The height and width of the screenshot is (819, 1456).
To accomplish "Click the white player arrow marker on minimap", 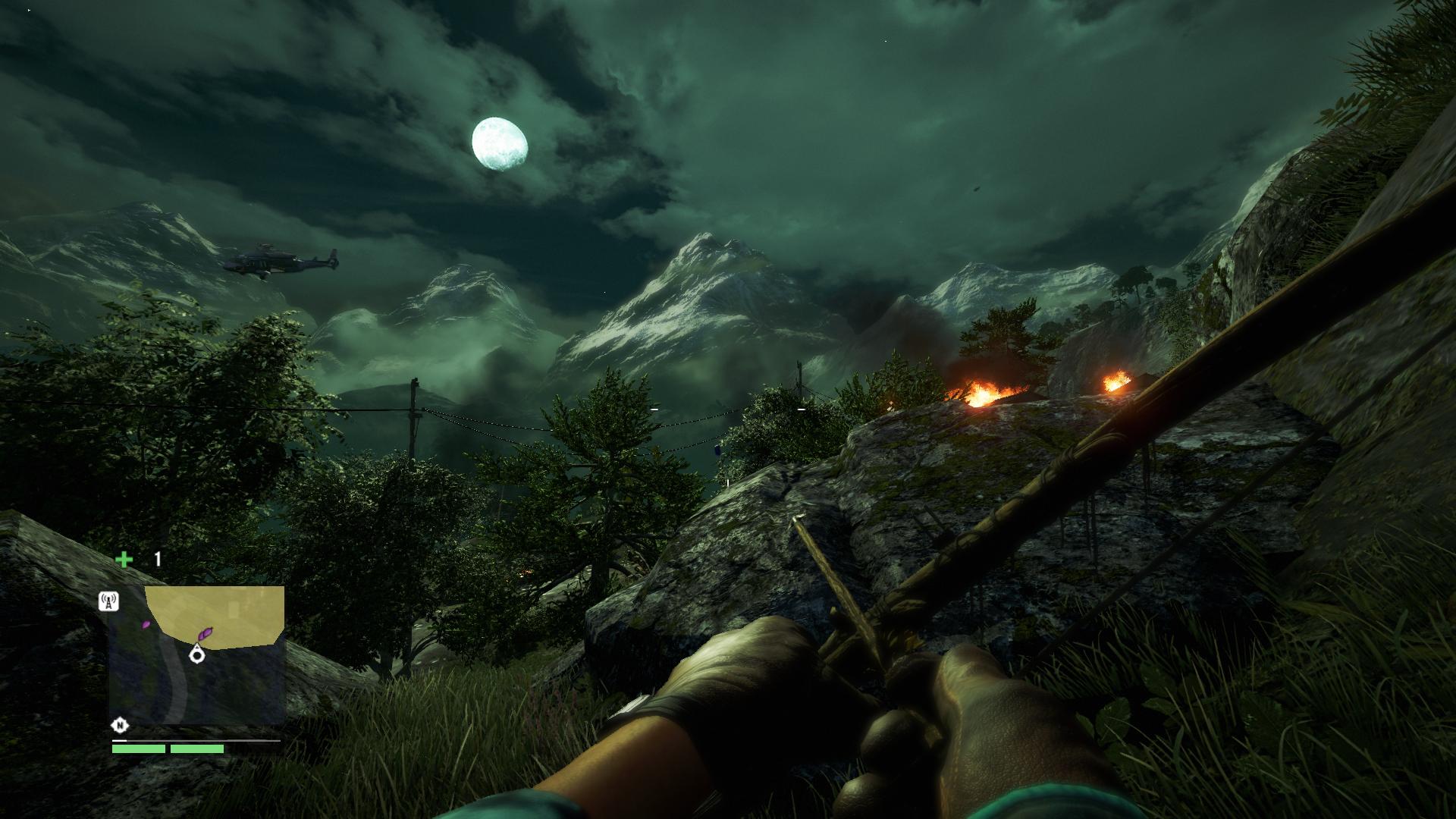I will 197,656.
